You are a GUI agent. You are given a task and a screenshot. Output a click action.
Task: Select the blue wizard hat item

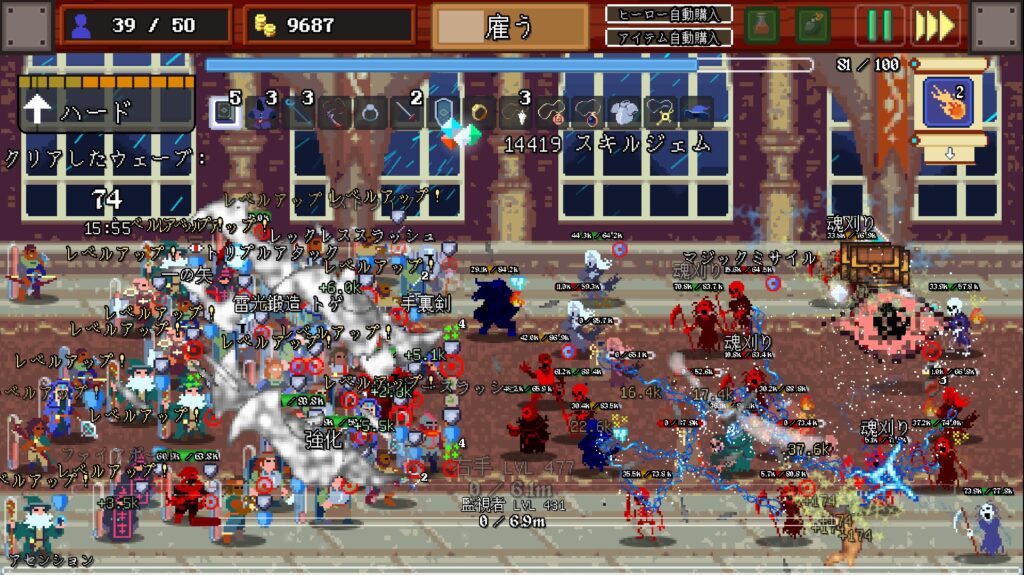point(697,112)
